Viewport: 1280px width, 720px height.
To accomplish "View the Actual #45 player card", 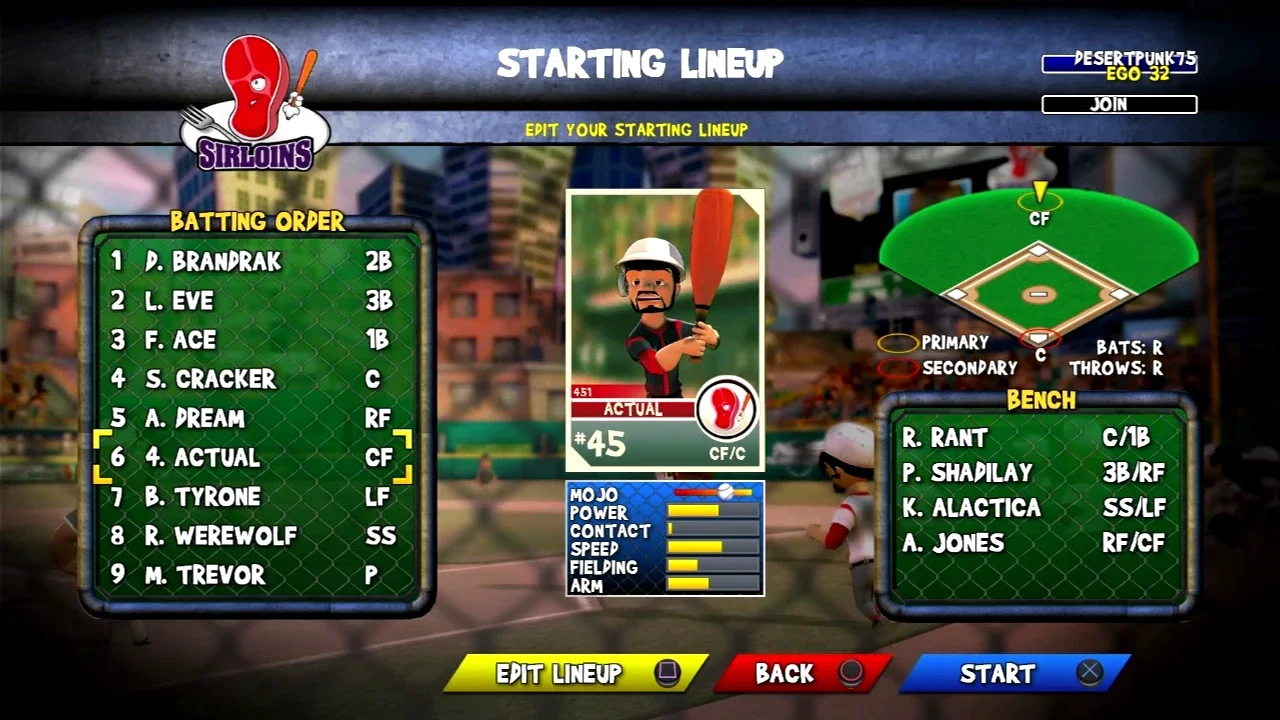I will click(x=665, y=330).
